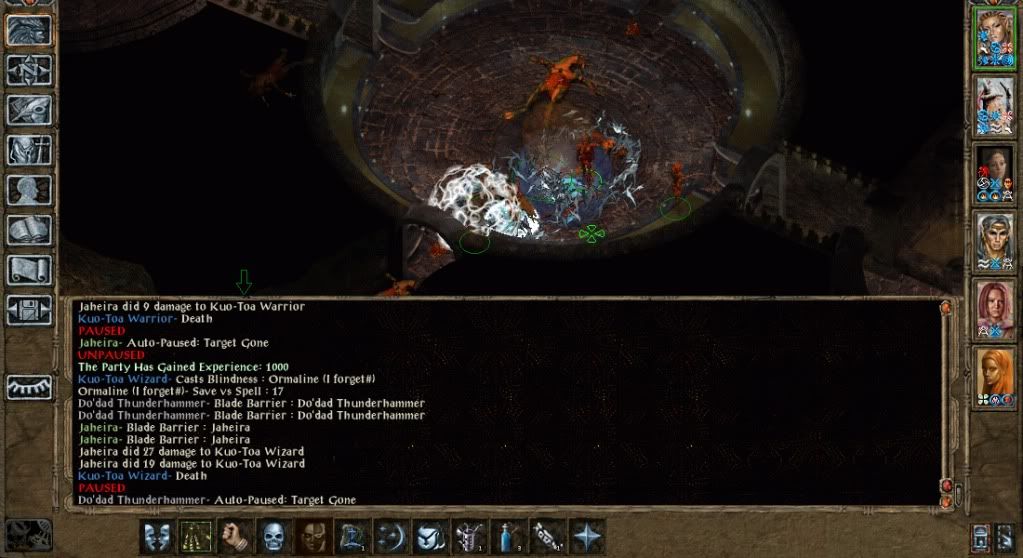This screenshot has height=558, width=1023.
Task: Activate the crescent moon ability icon
Action: [391, 535]
